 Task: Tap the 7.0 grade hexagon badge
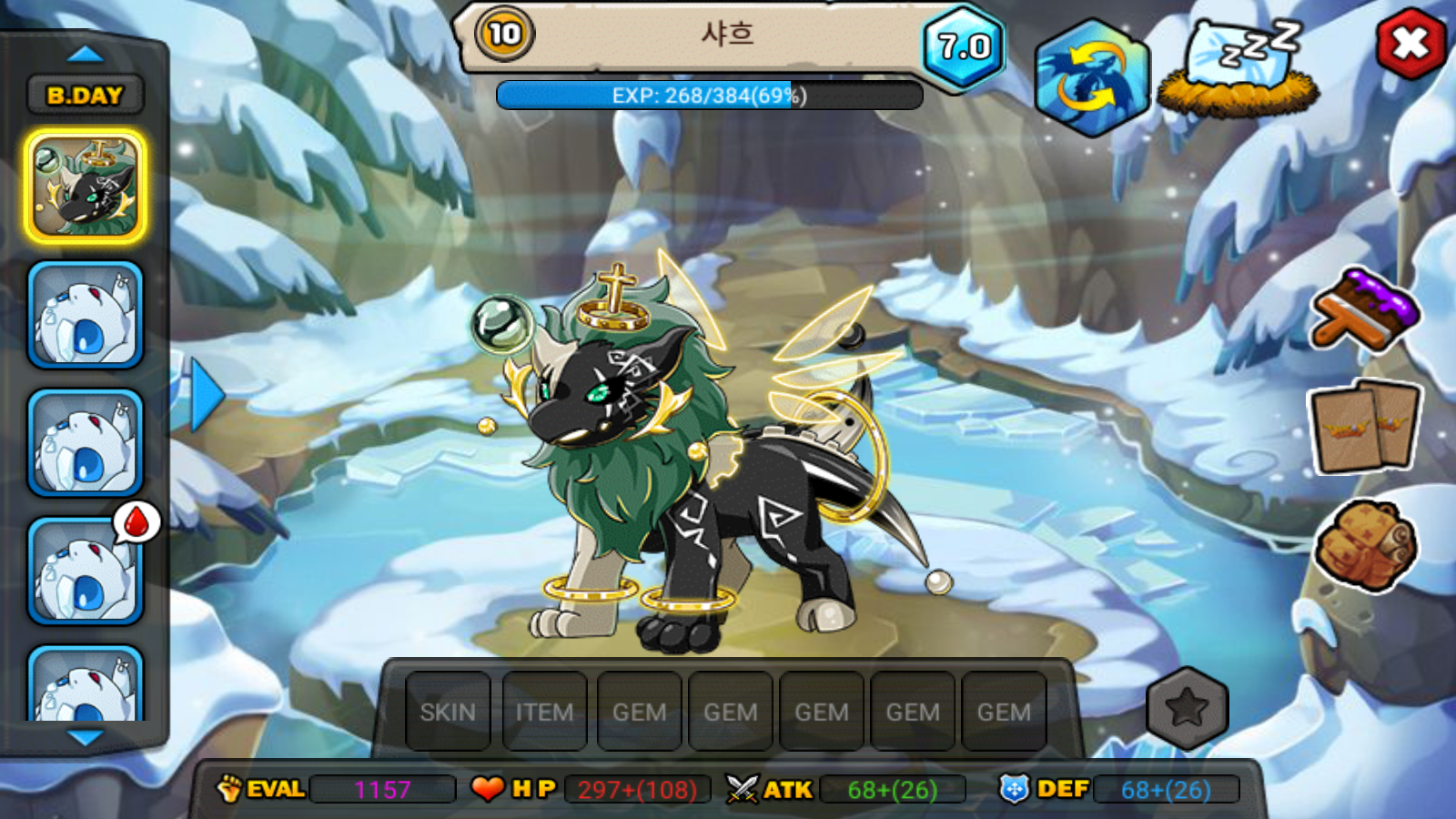tap(964, 46)
